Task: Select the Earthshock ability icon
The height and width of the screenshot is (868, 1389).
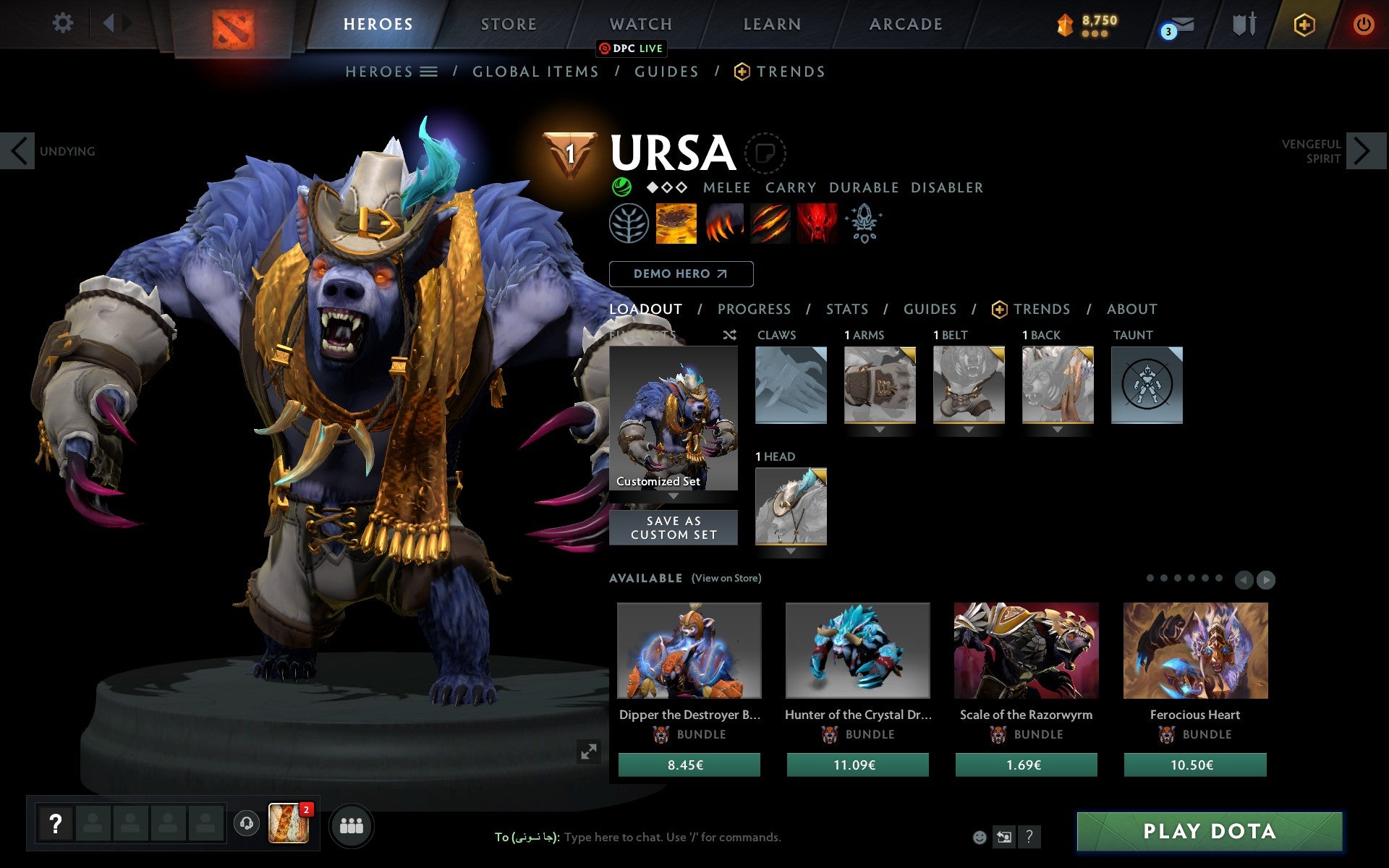Action: (677, 224)
